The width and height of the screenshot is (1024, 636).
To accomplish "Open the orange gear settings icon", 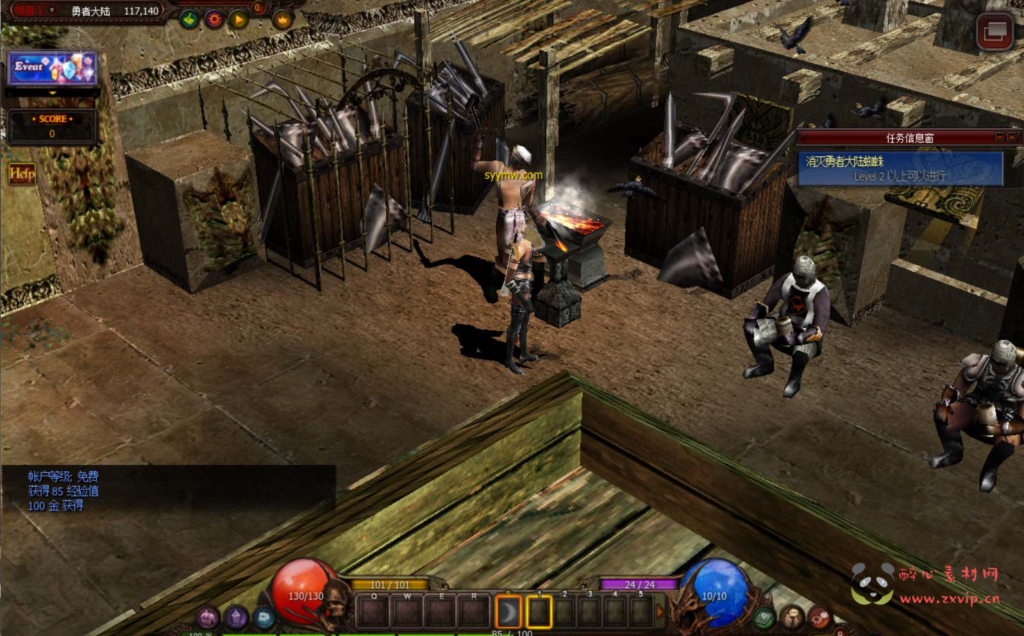I will point(214,18).
